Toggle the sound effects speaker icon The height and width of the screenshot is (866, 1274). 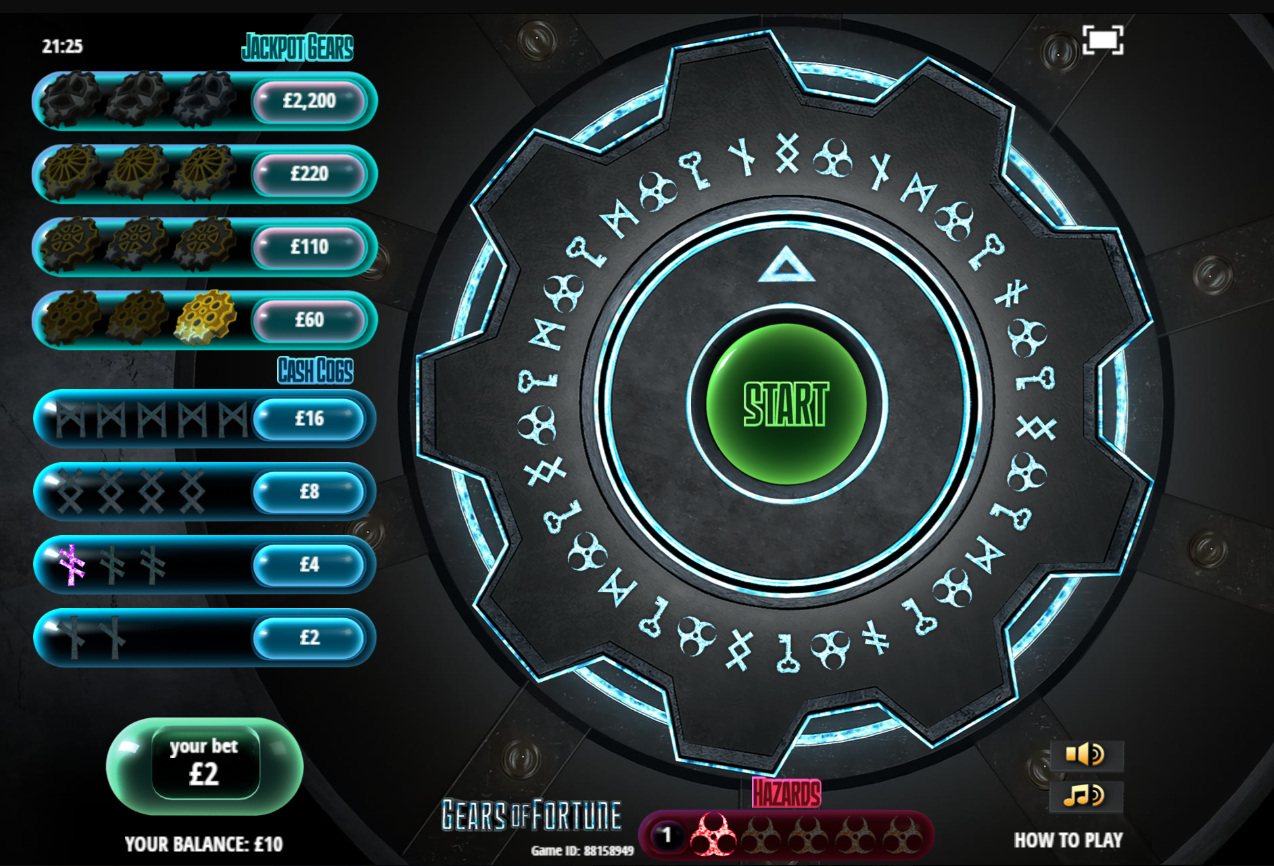click(x=1085, y=755)
